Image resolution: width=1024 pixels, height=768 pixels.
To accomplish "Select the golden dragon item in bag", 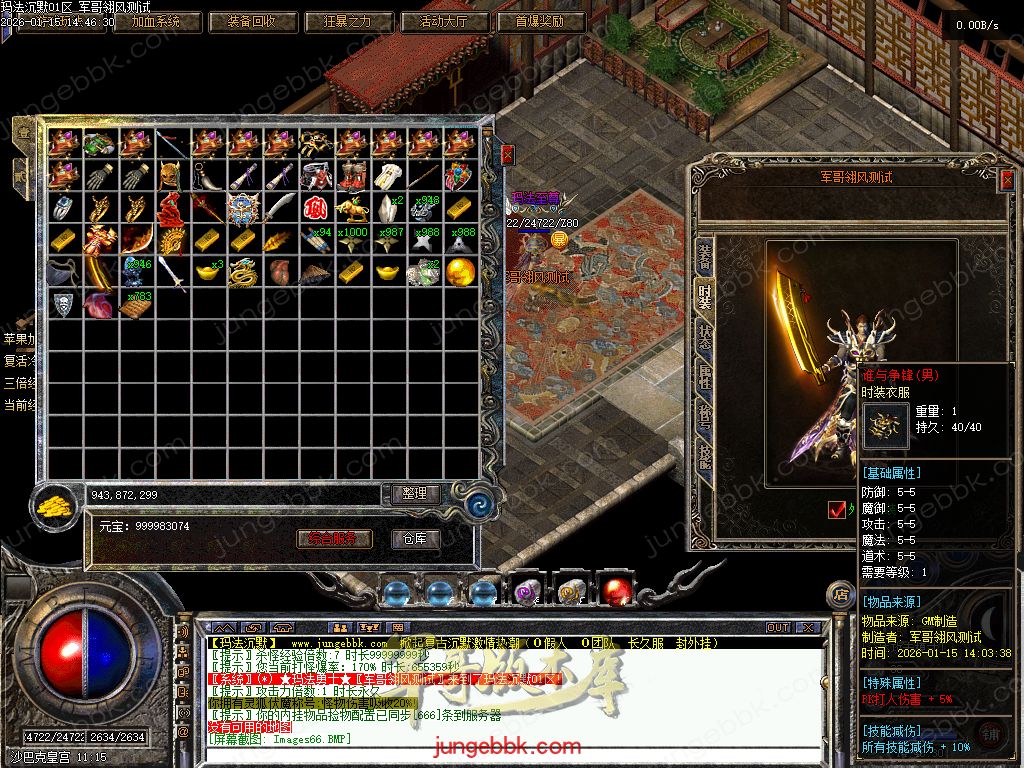I will tap(243, 272).
